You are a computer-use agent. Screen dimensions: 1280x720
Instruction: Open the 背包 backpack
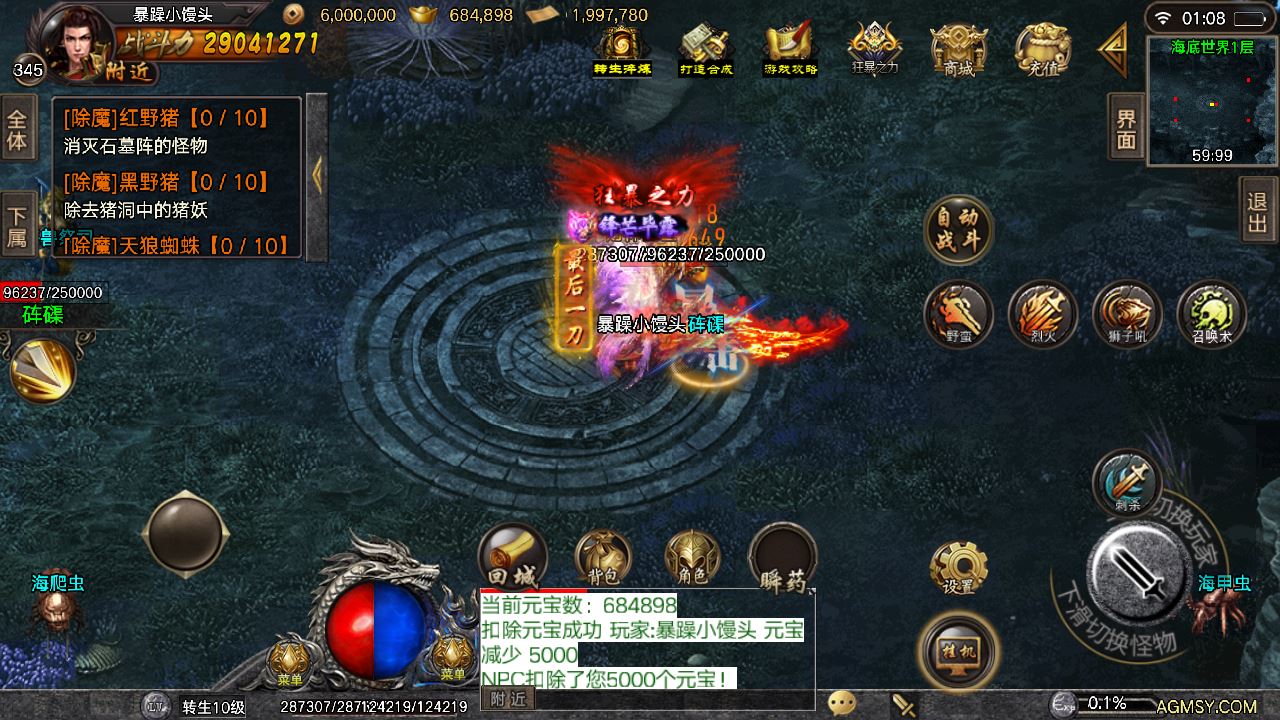[x=603, y=558]
